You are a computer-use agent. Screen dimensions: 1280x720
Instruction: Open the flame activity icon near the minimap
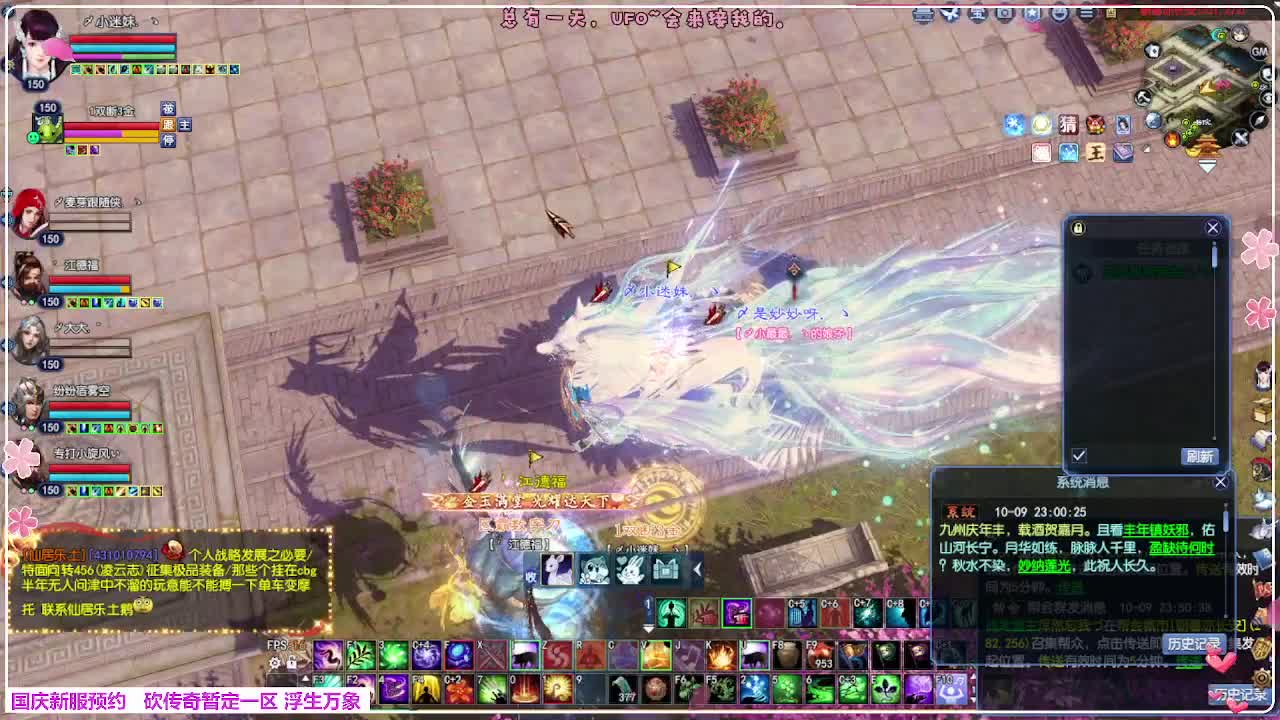(1173, 137)
